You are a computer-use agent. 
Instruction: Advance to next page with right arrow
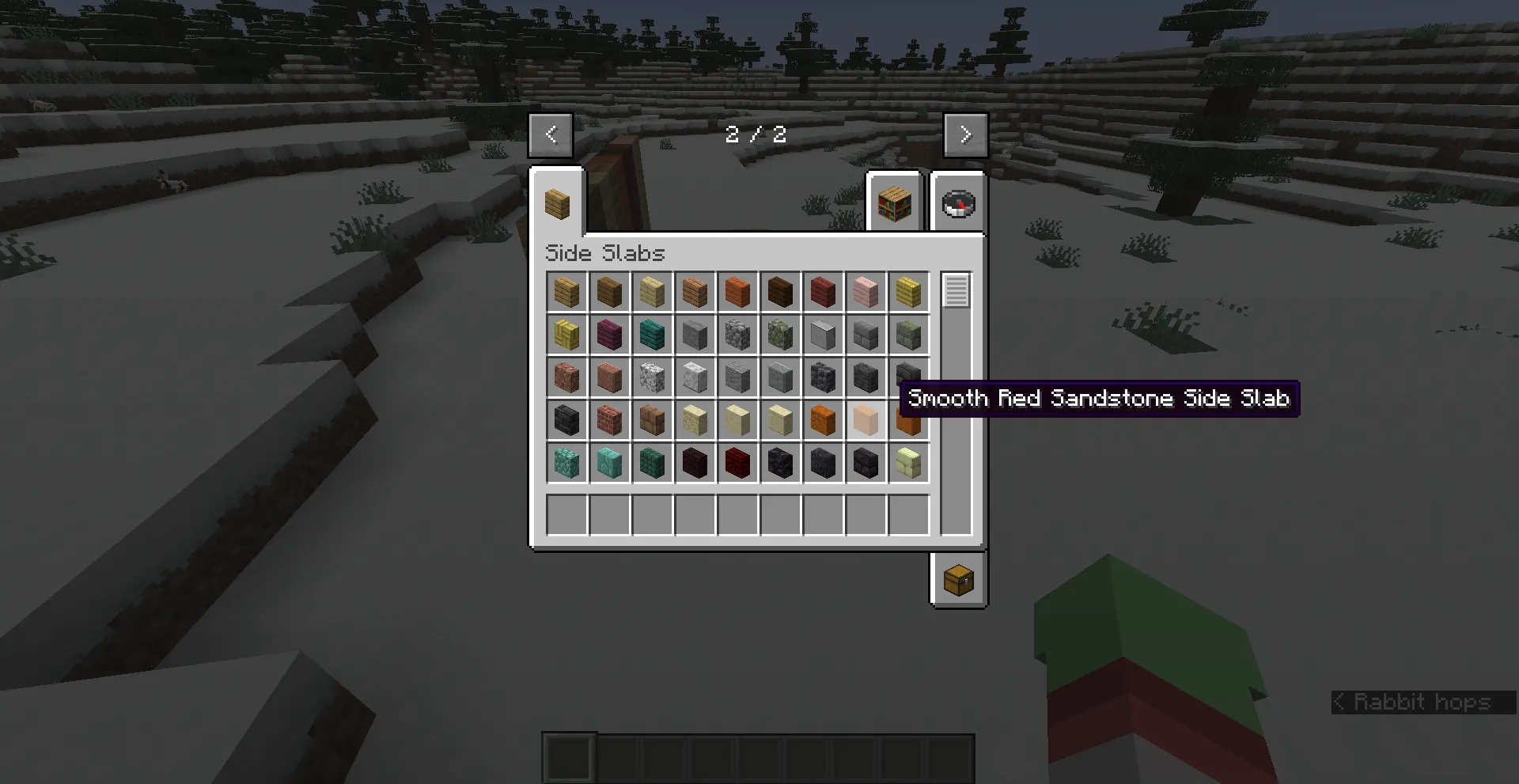pyautogui.click(x=965, y=134)
